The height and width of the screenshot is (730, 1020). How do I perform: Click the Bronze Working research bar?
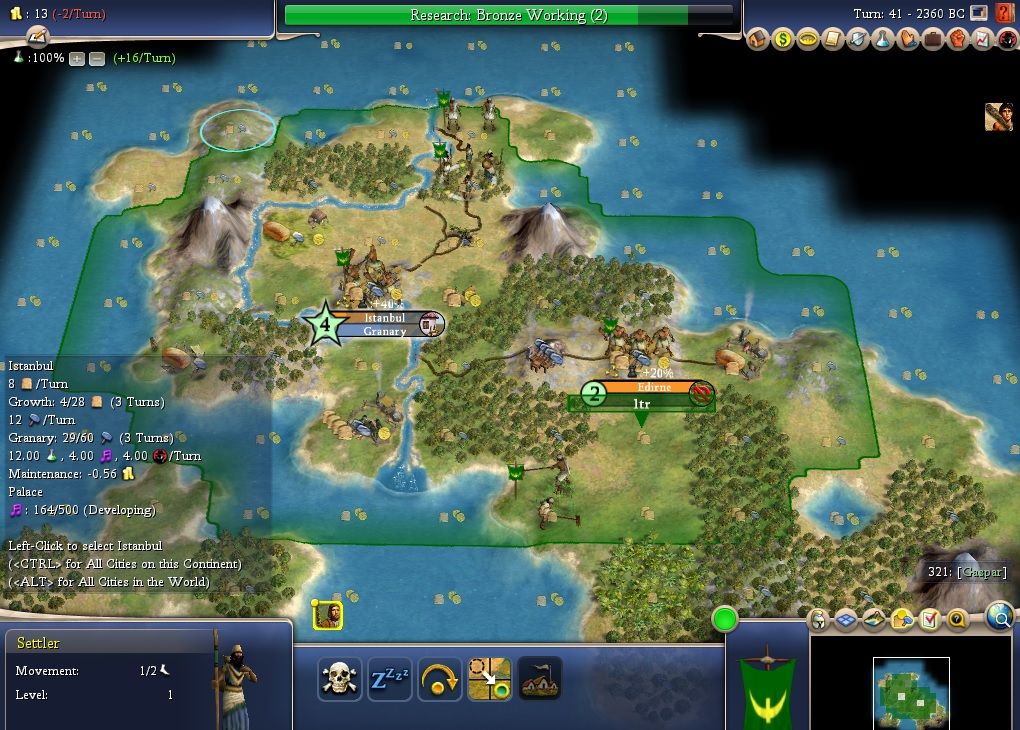click(x=508, y=15)
